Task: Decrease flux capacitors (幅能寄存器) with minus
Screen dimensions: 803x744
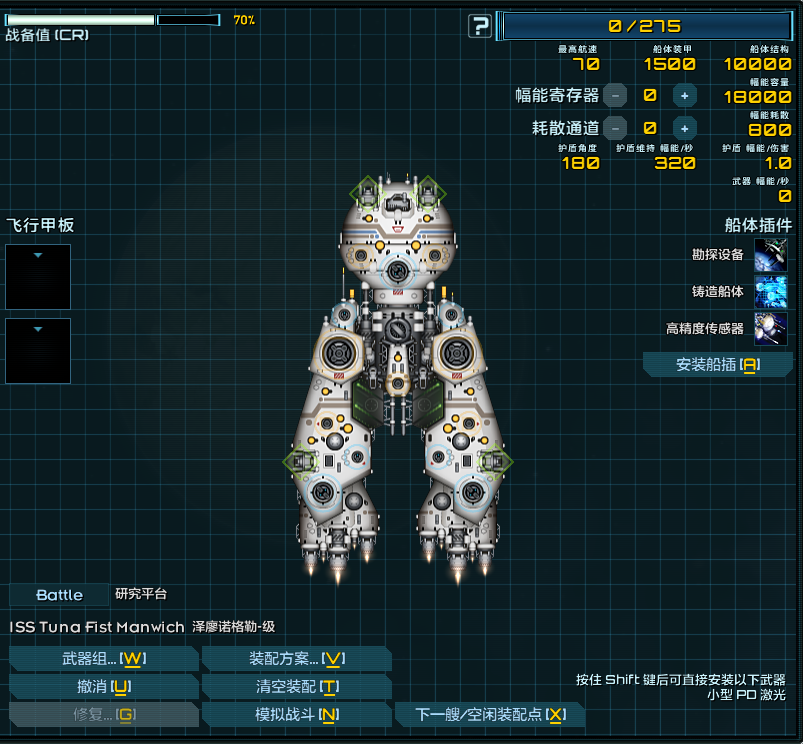Action: (615, 96)
